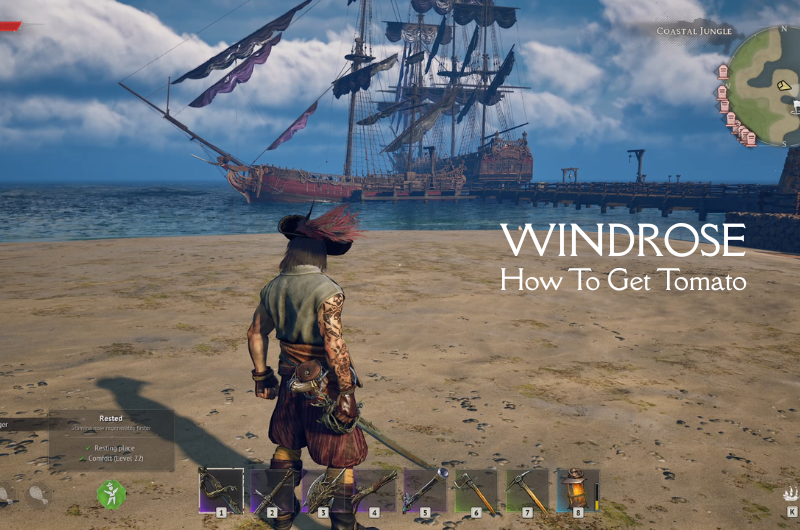Pick the weapon in hotbar slot 5
800x530 pixels.
tap(425, 490)
